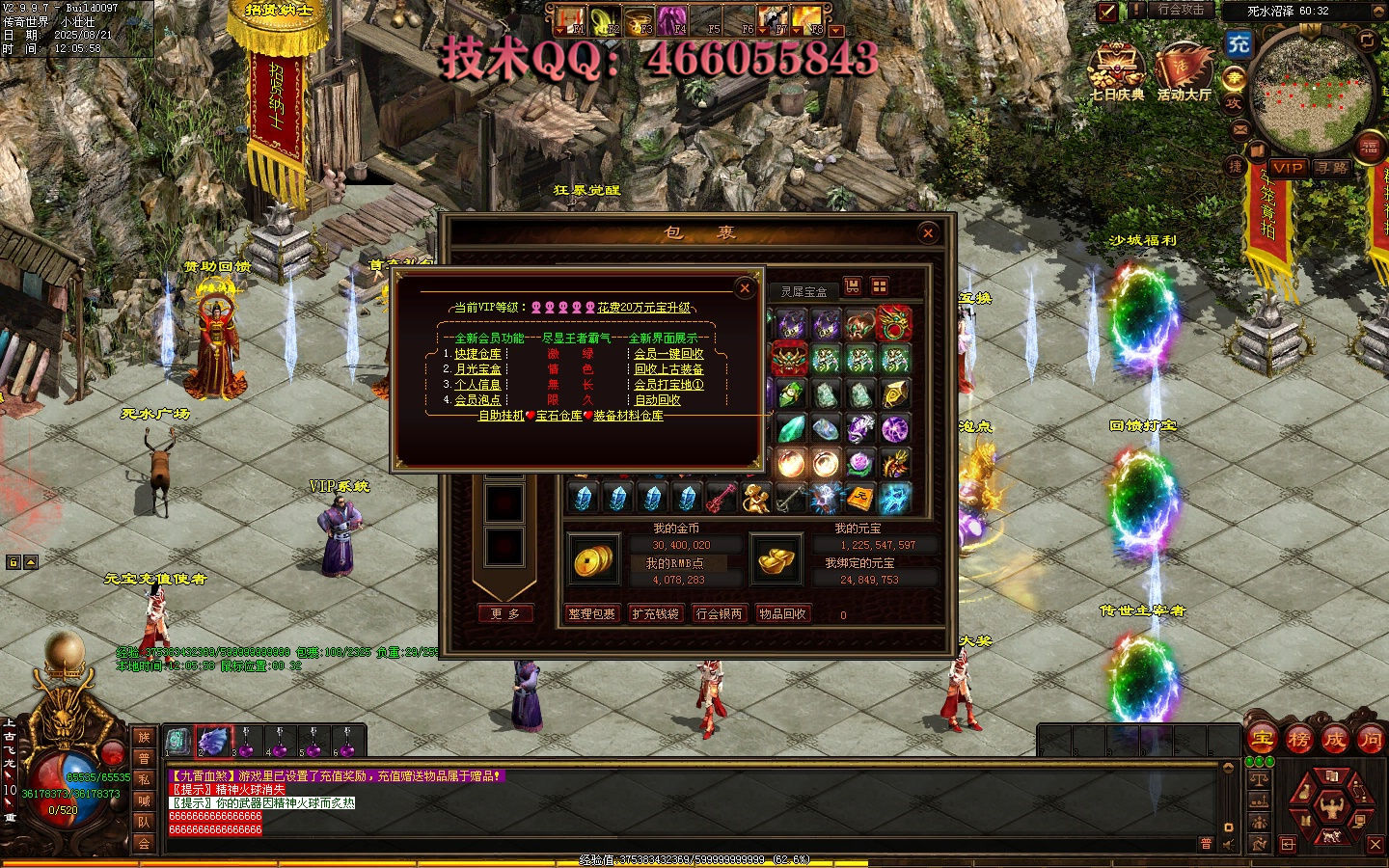This screenshot has width=1389, height=868.
Task: Open the 活动大厅 activity hall icon
Action: [x=1184, y=73]
